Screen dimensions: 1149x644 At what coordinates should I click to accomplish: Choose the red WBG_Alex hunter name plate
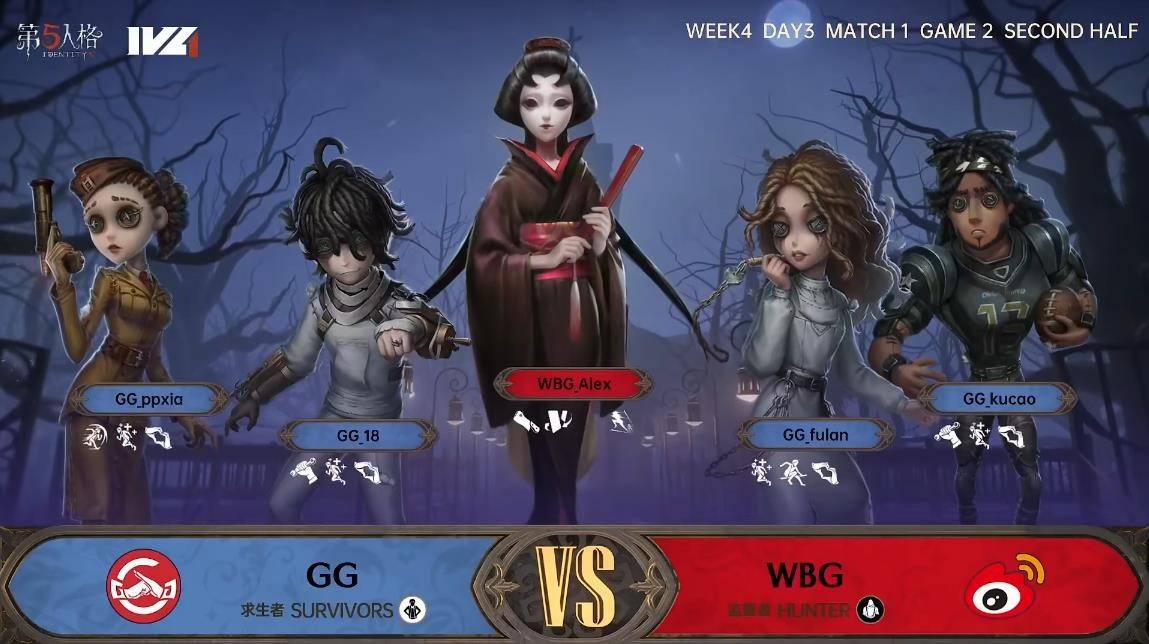574,383
